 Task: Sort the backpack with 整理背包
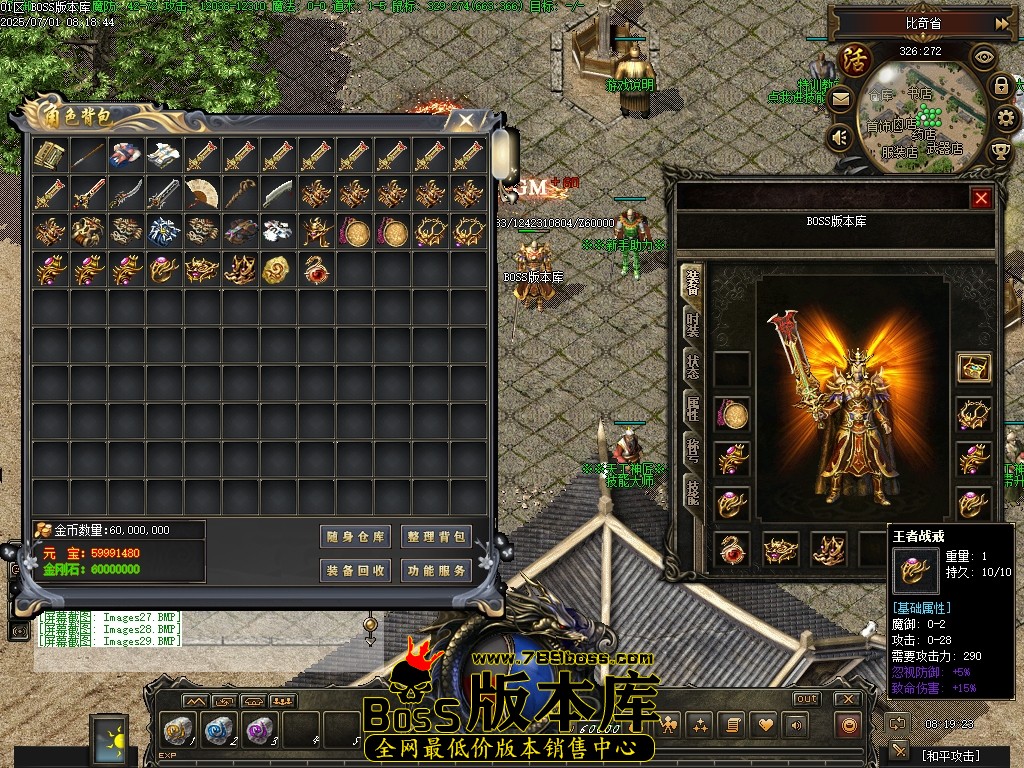[436, 537]
